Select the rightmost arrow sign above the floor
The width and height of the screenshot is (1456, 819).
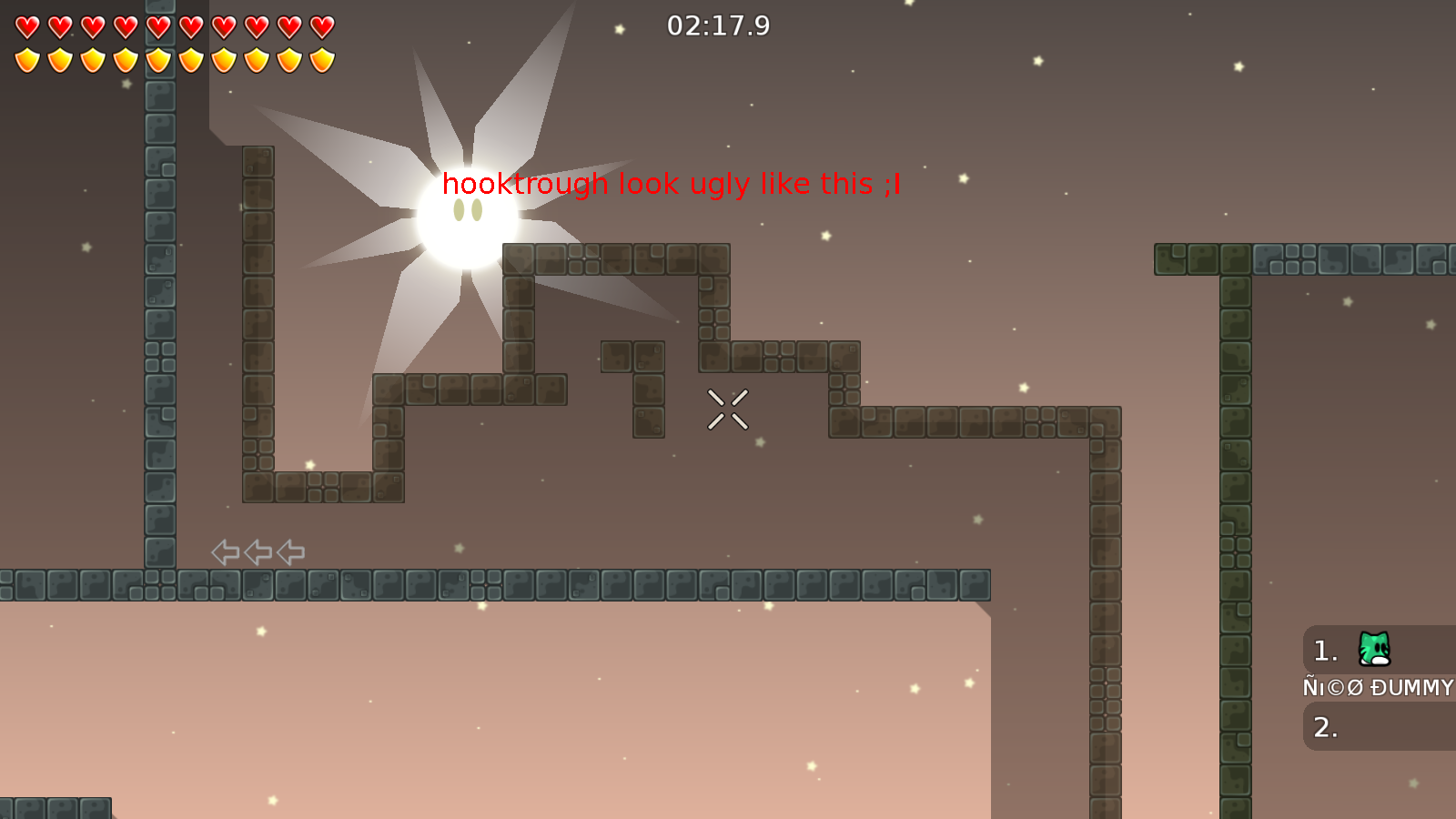pyautogui.click(x=288, y=551)
